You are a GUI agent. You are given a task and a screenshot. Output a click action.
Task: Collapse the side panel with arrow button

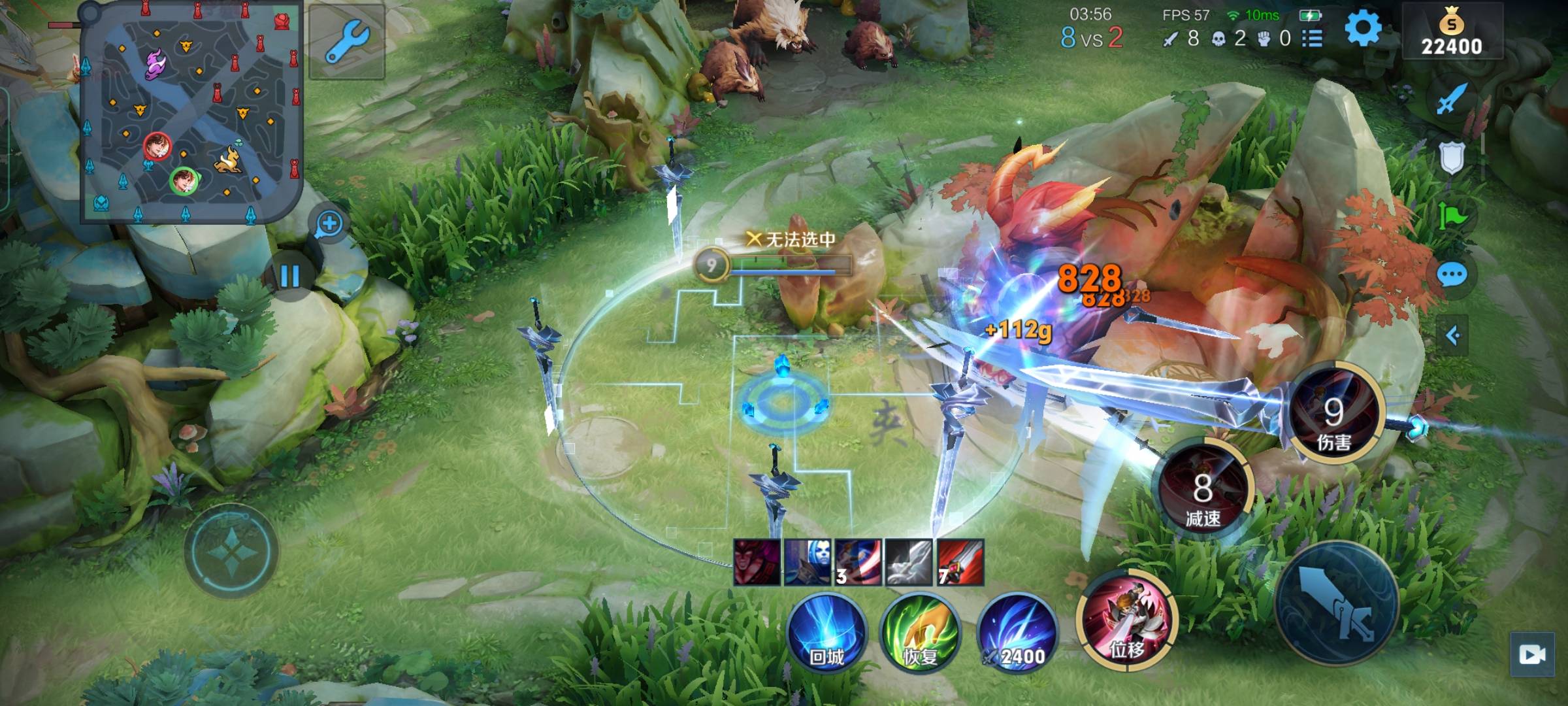pyautogui.click(x=1452, y=336)
